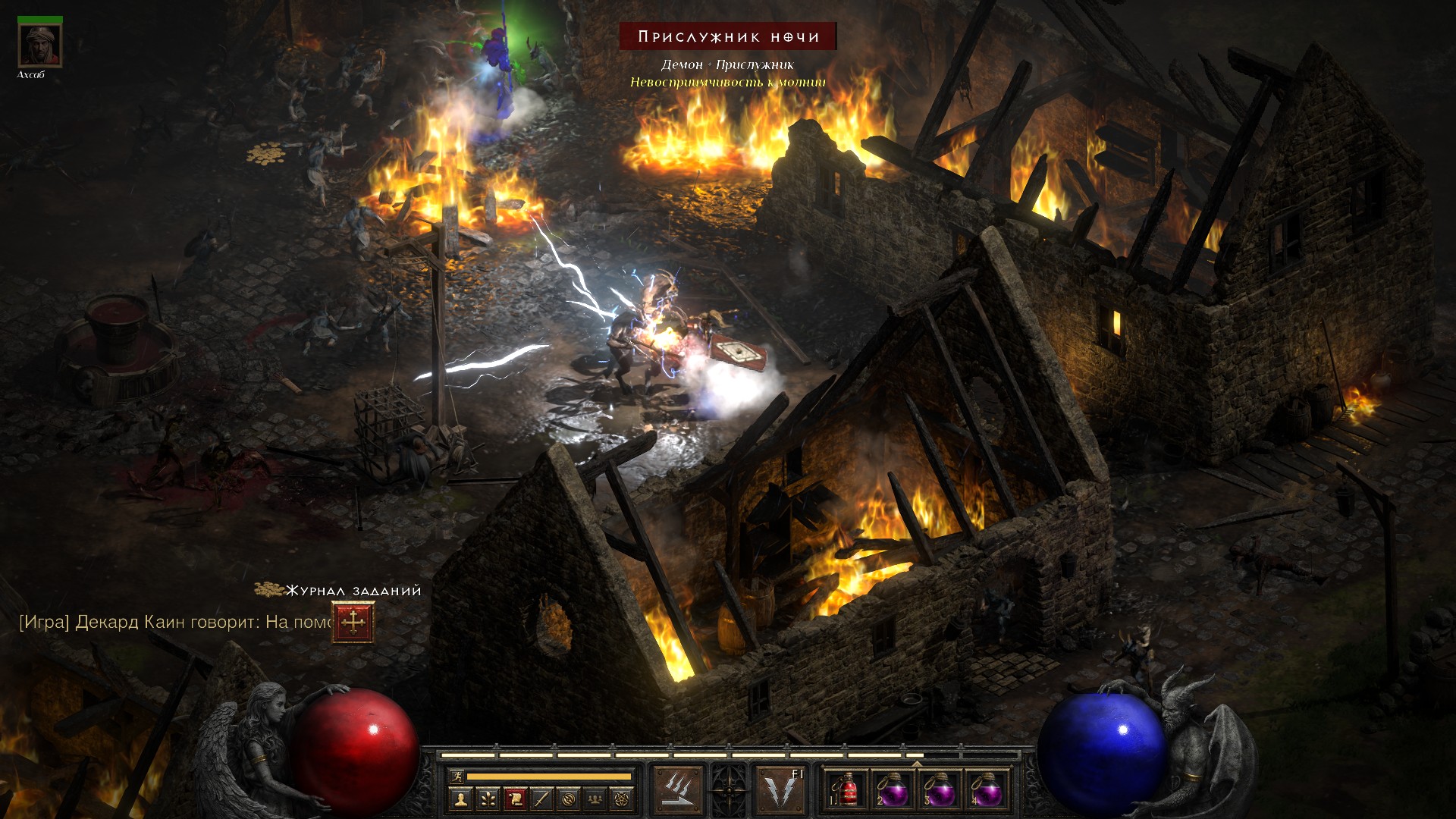Use the purple potion in belt slot 4

point(987,790)
